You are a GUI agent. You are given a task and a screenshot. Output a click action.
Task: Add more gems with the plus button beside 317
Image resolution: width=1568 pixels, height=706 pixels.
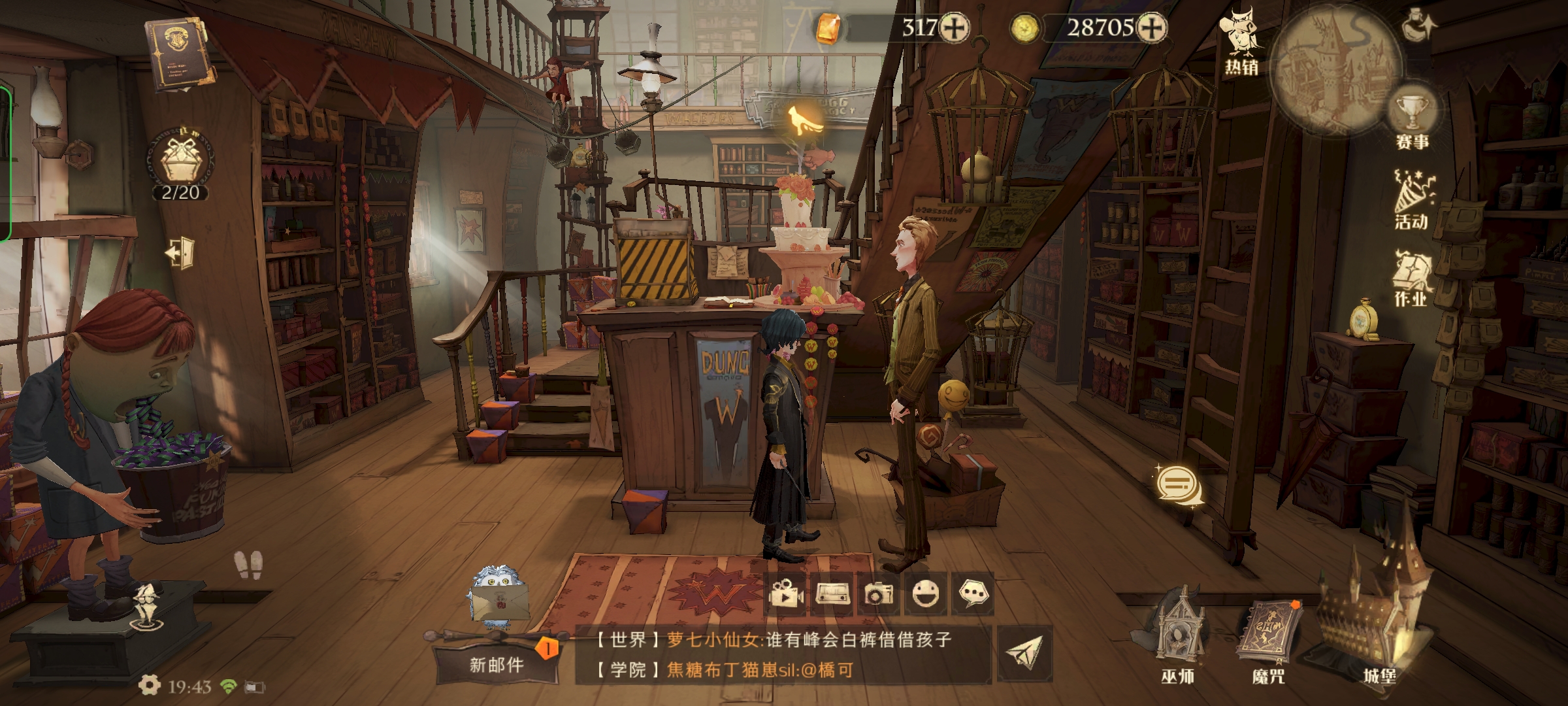pyautogui.click(x=955, y=28)
